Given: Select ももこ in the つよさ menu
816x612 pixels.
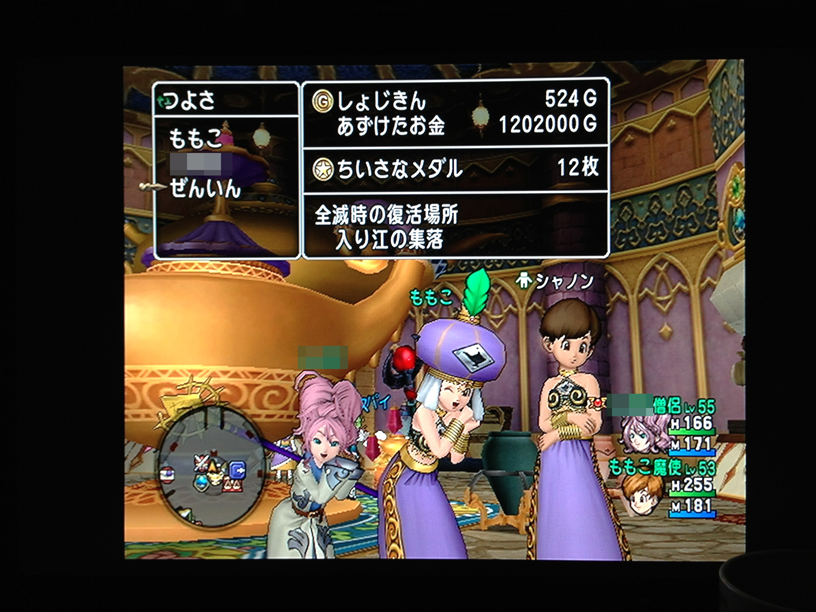Looking at the screenshot, I should pos(194,139).
